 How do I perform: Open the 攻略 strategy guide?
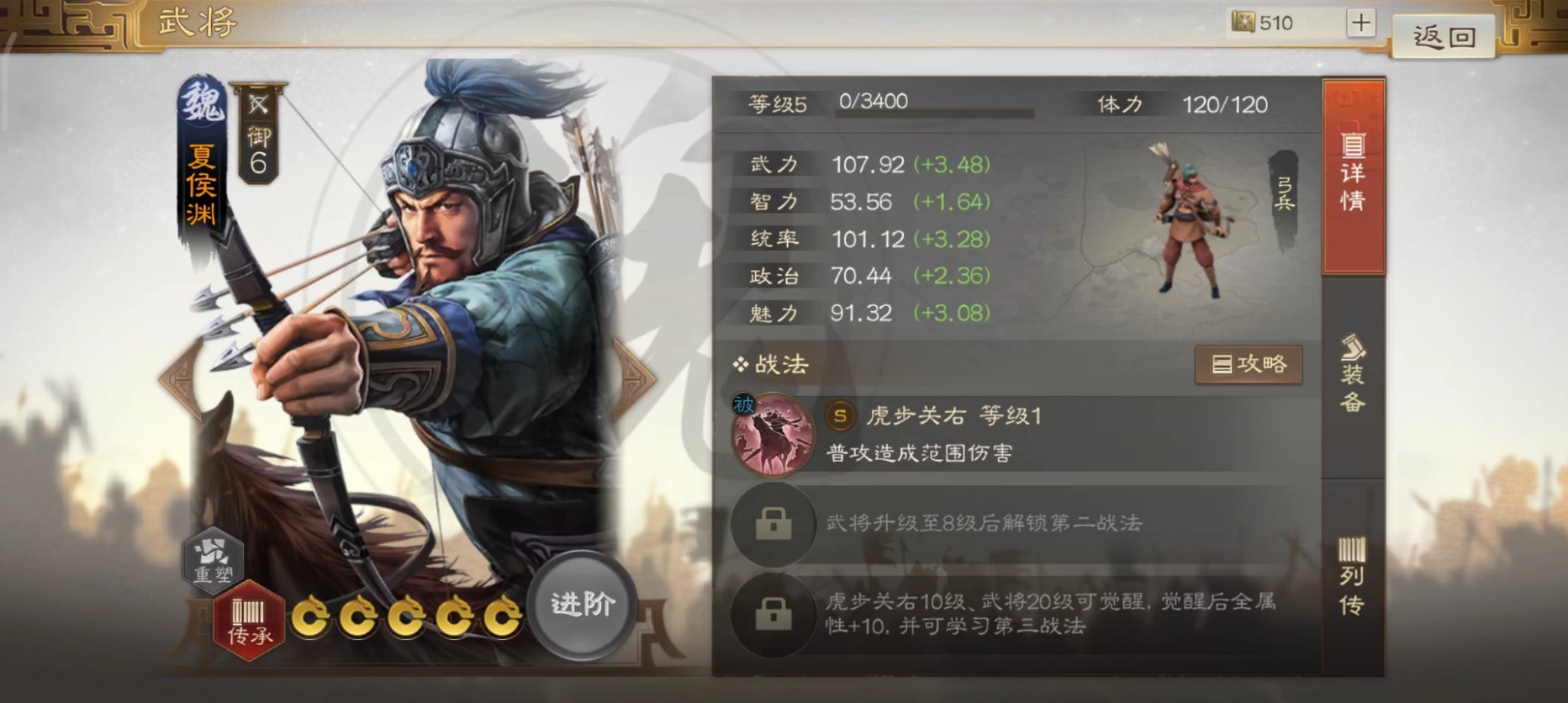tap(1249, 365)
